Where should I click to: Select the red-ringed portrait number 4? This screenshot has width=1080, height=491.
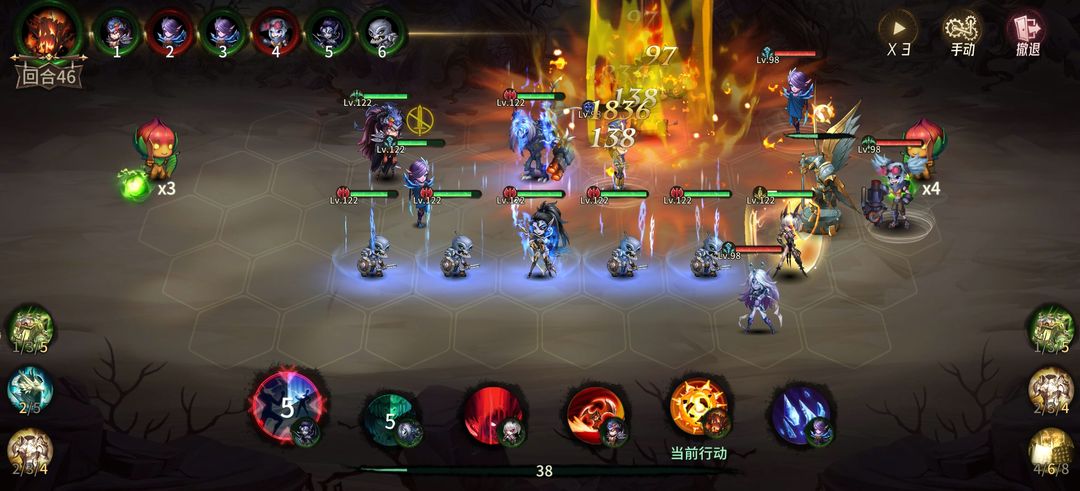275,32
